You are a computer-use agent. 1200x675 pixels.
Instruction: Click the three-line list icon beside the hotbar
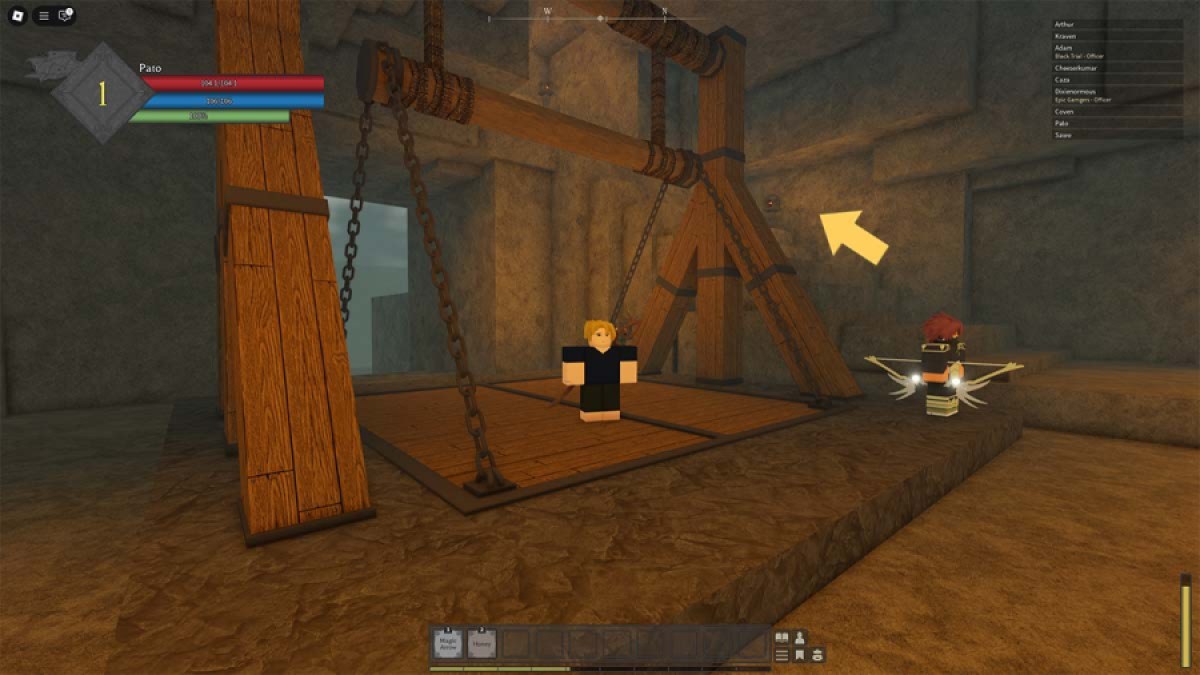tap(782, 655)
